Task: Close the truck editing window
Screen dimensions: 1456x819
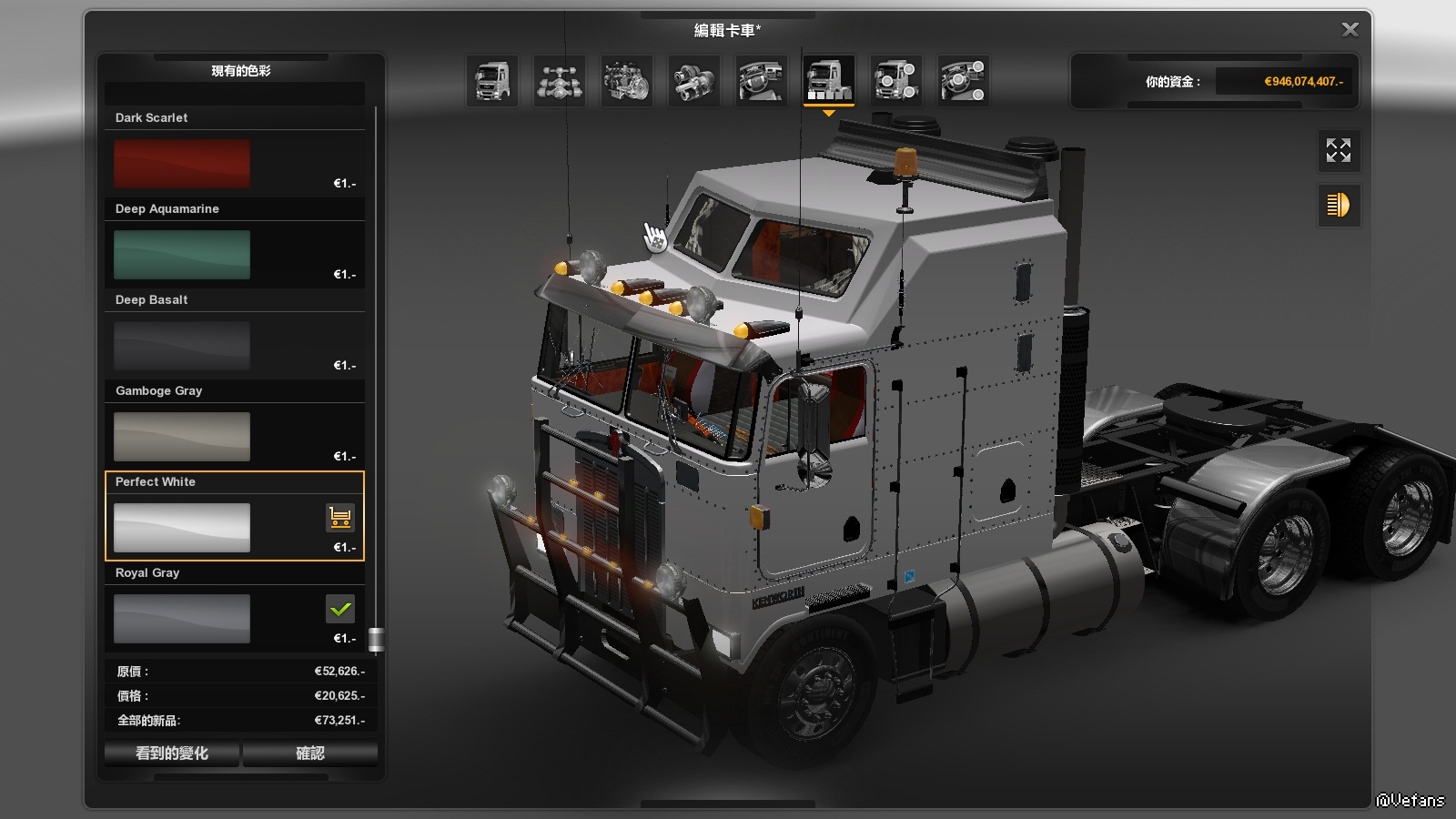Action: point(1350,30)
